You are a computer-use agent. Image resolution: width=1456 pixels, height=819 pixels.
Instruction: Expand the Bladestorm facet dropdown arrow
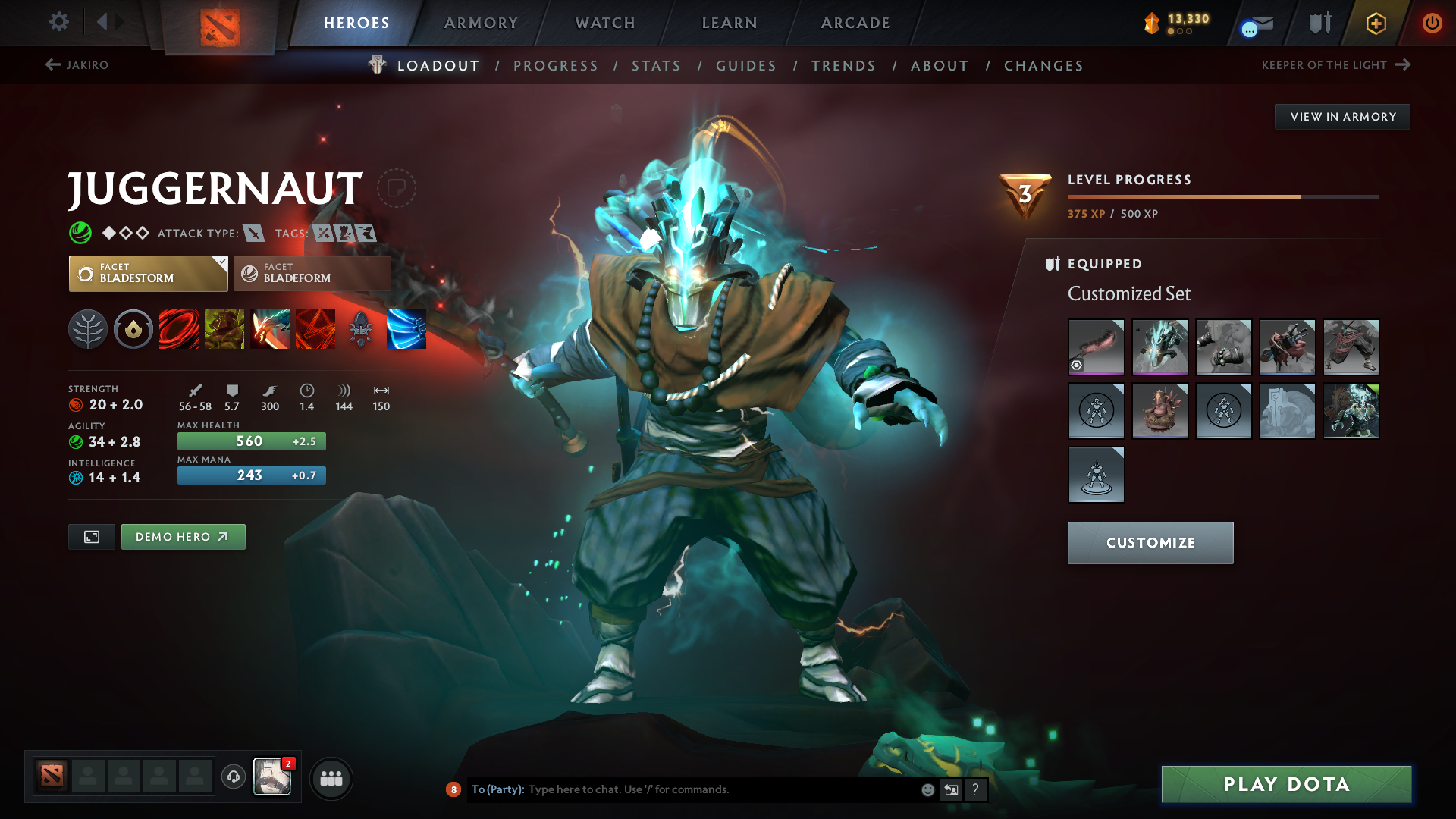(221, 263)
